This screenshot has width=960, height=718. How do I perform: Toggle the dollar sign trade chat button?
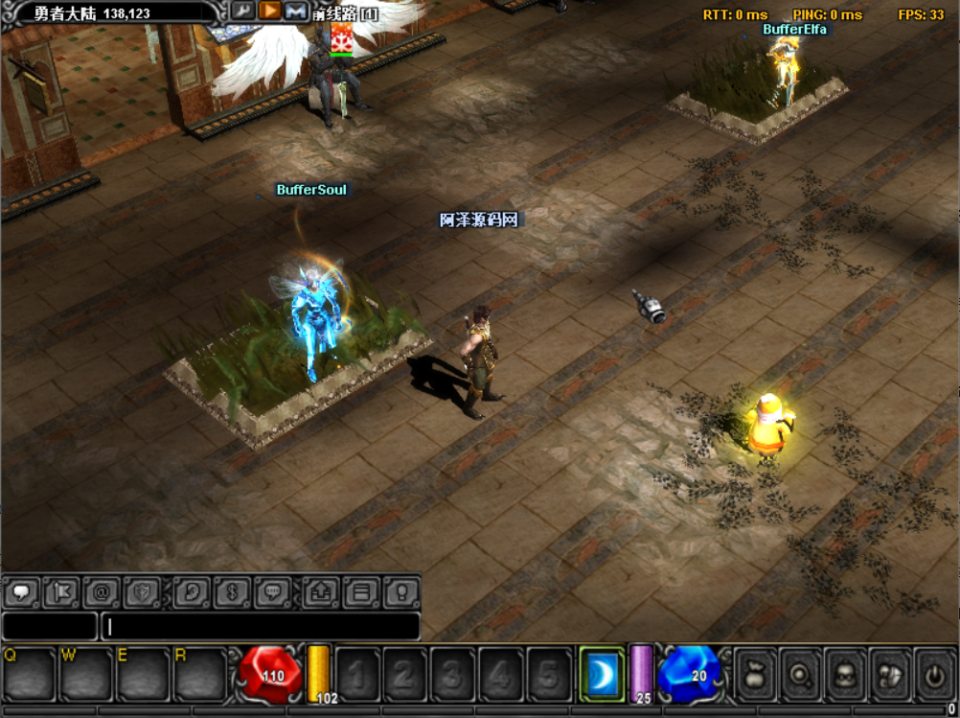pyautogui.click(x=231, y=592)
